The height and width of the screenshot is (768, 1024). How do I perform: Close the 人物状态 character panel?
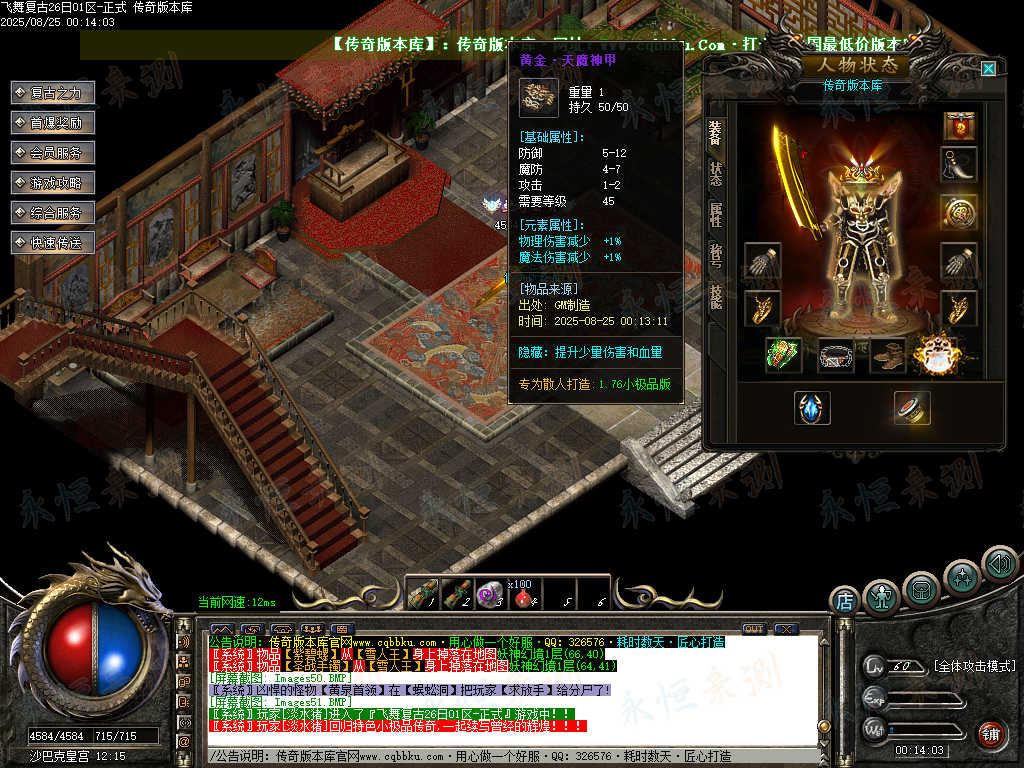point(988,69)
